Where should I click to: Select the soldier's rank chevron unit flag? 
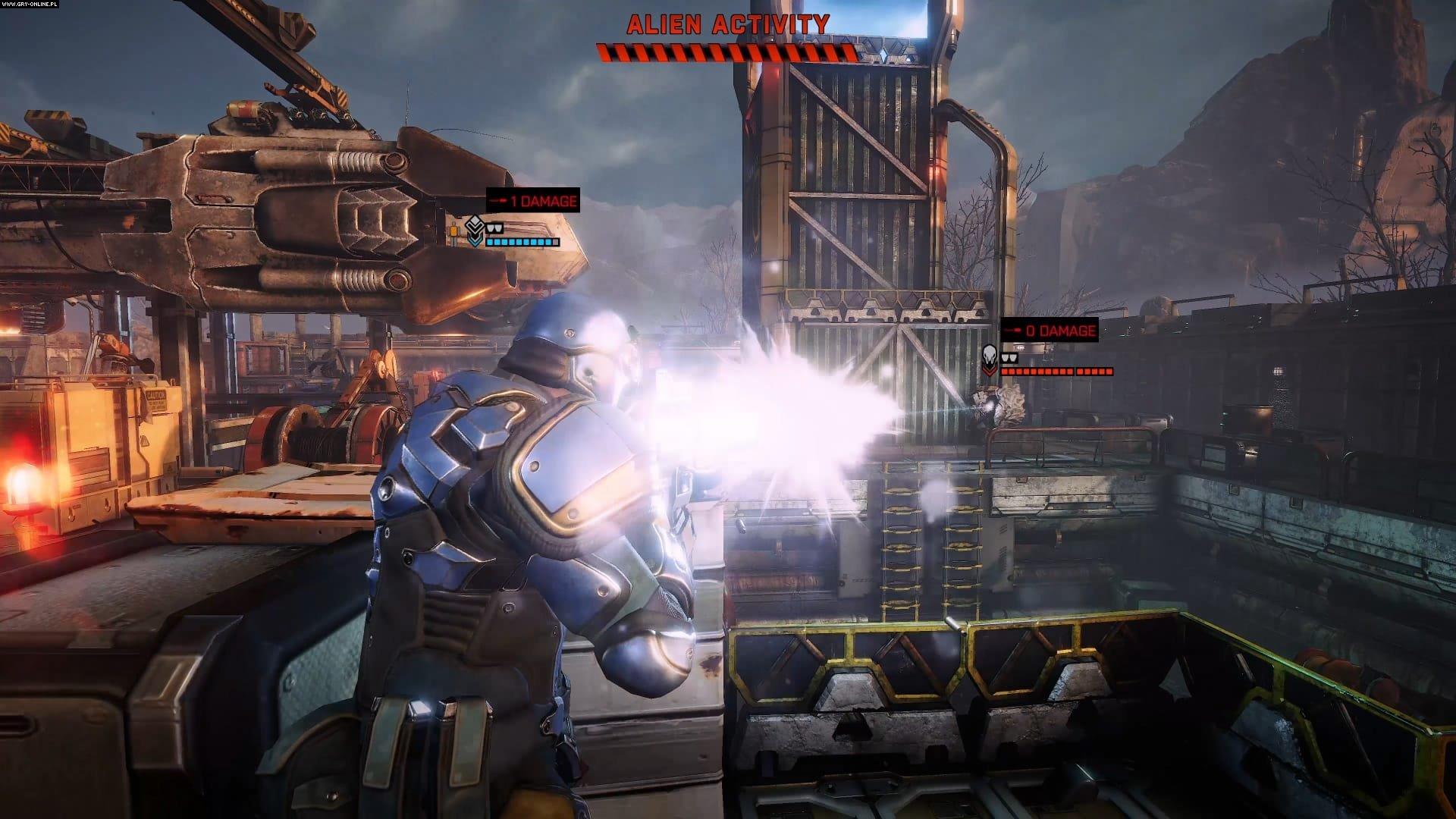coord(475,231)
